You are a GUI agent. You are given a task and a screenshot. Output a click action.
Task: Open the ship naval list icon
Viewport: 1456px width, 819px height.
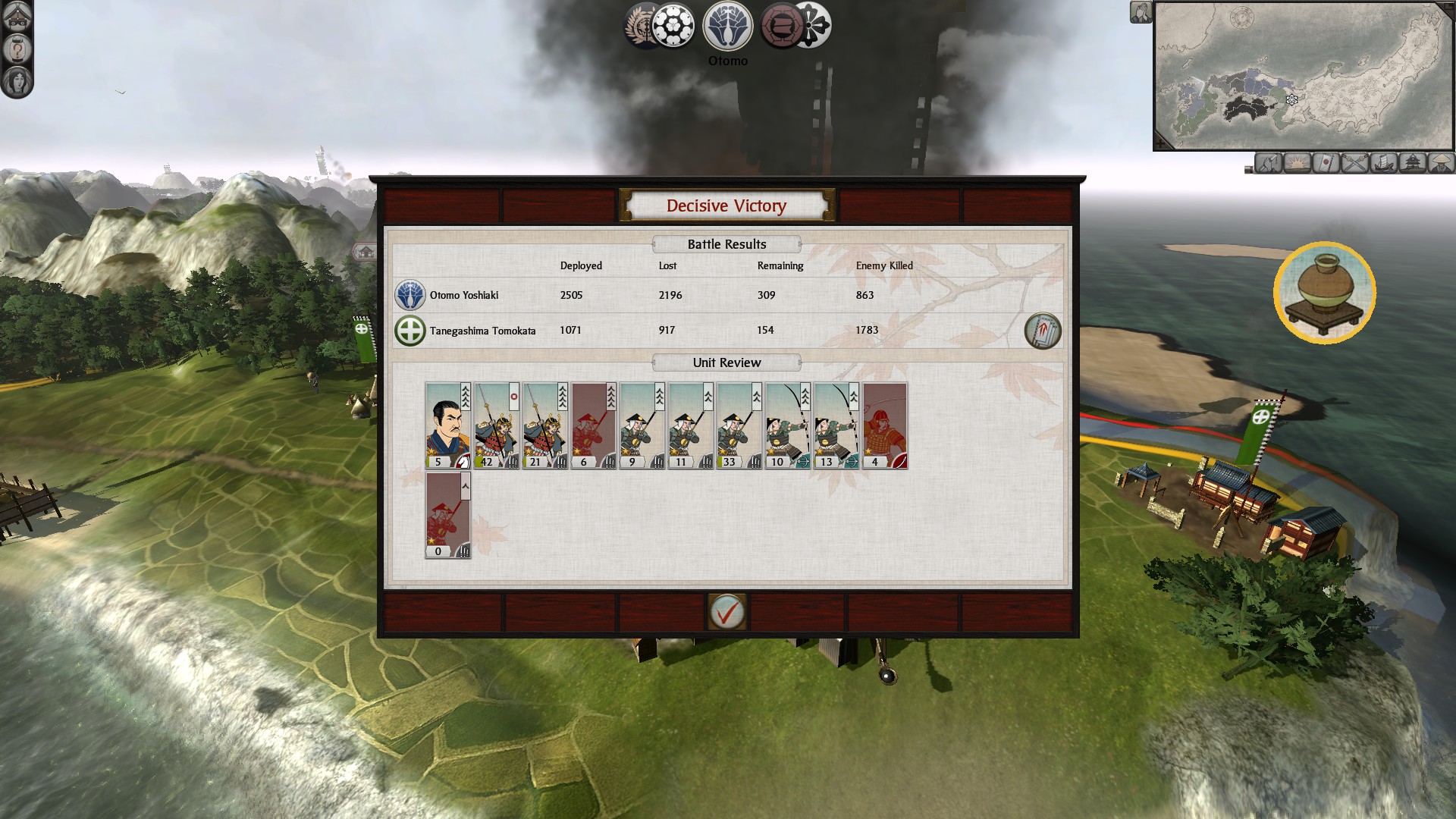[1383, 163]
